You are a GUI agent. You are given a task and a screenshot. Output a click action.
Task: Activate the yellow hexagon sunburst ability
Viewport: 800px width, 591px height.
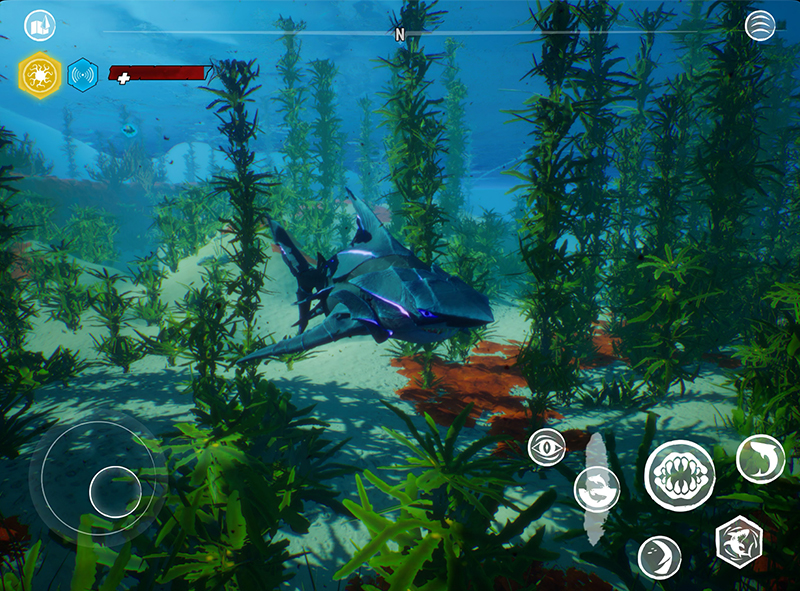[40, 74]
